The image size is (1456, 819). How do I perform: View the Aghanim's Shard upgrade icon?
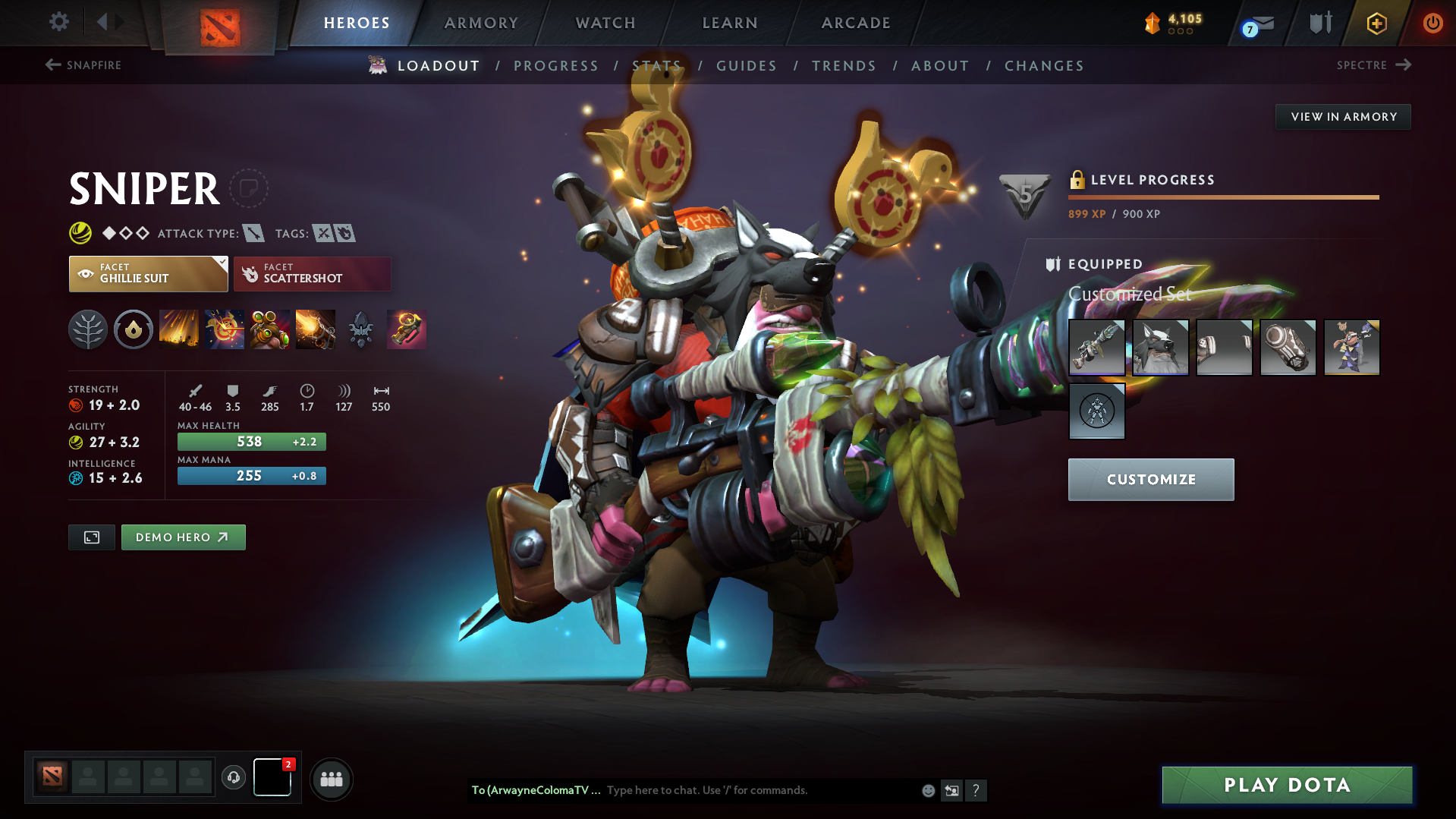click(x=360, y=329)
